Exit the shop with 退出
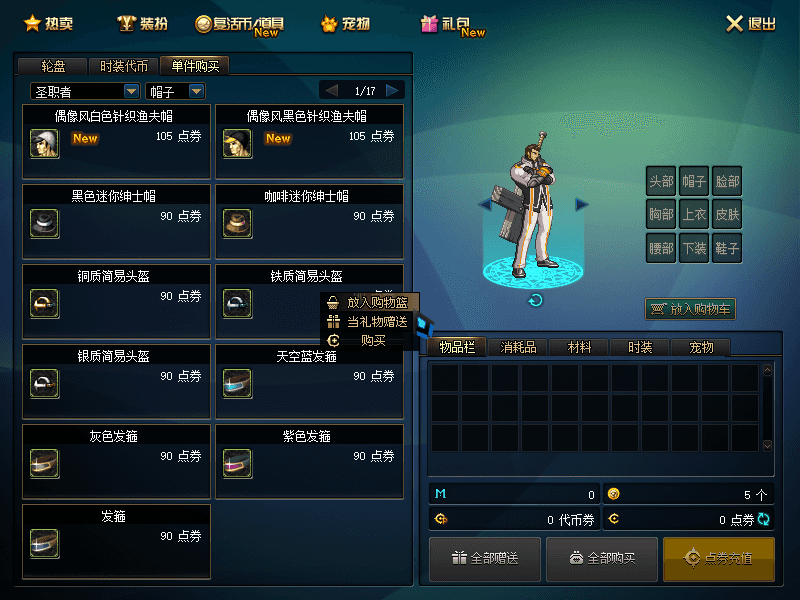The width and height of the screenshot is (800, 600). point(749,24)
